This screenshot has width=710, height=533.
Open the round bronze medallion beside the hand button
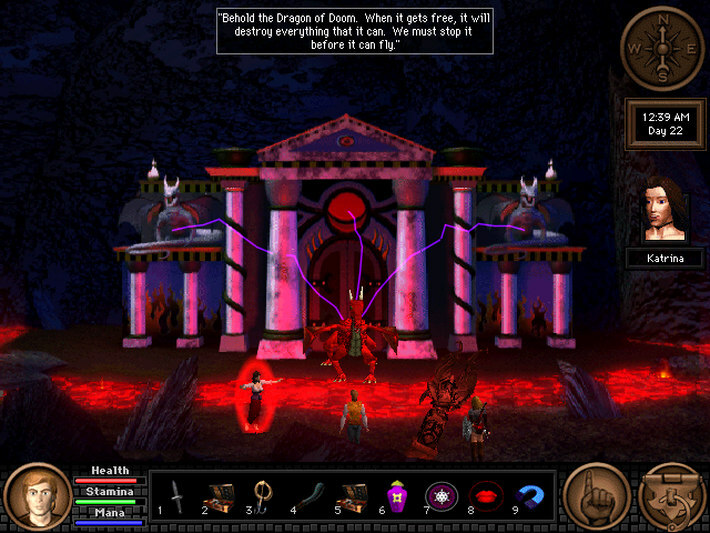(x=672, y=495)
